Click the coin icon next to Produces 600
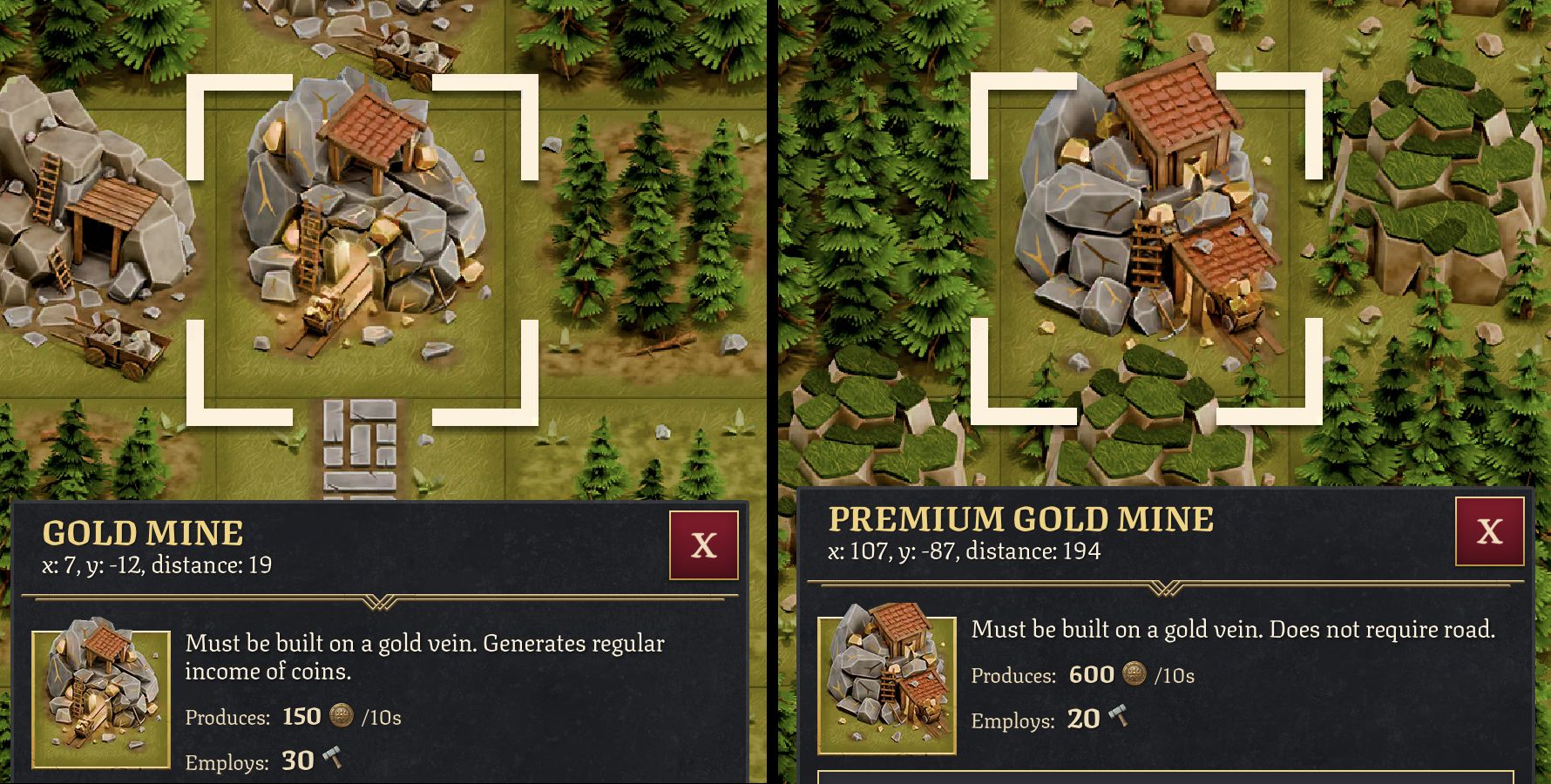This screenshot has width=1551, height=784. (x=1133, y=675)
